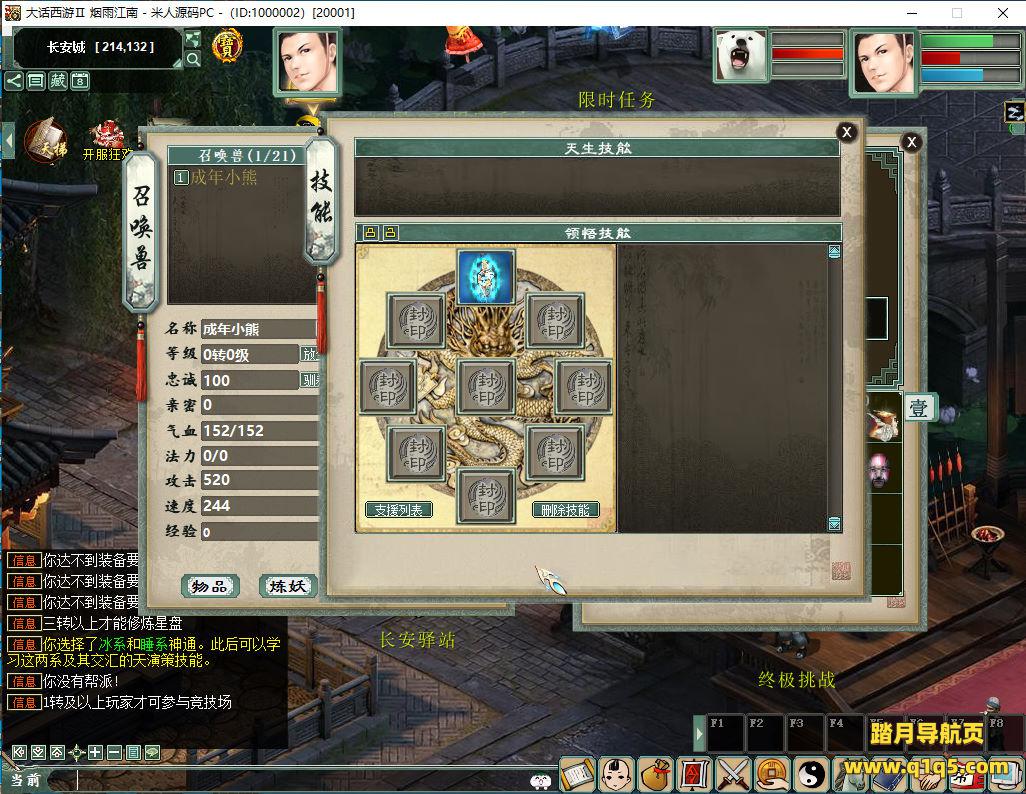Click the 删除技能 delete skill button
1026x794 pixels.
[565, 510]
